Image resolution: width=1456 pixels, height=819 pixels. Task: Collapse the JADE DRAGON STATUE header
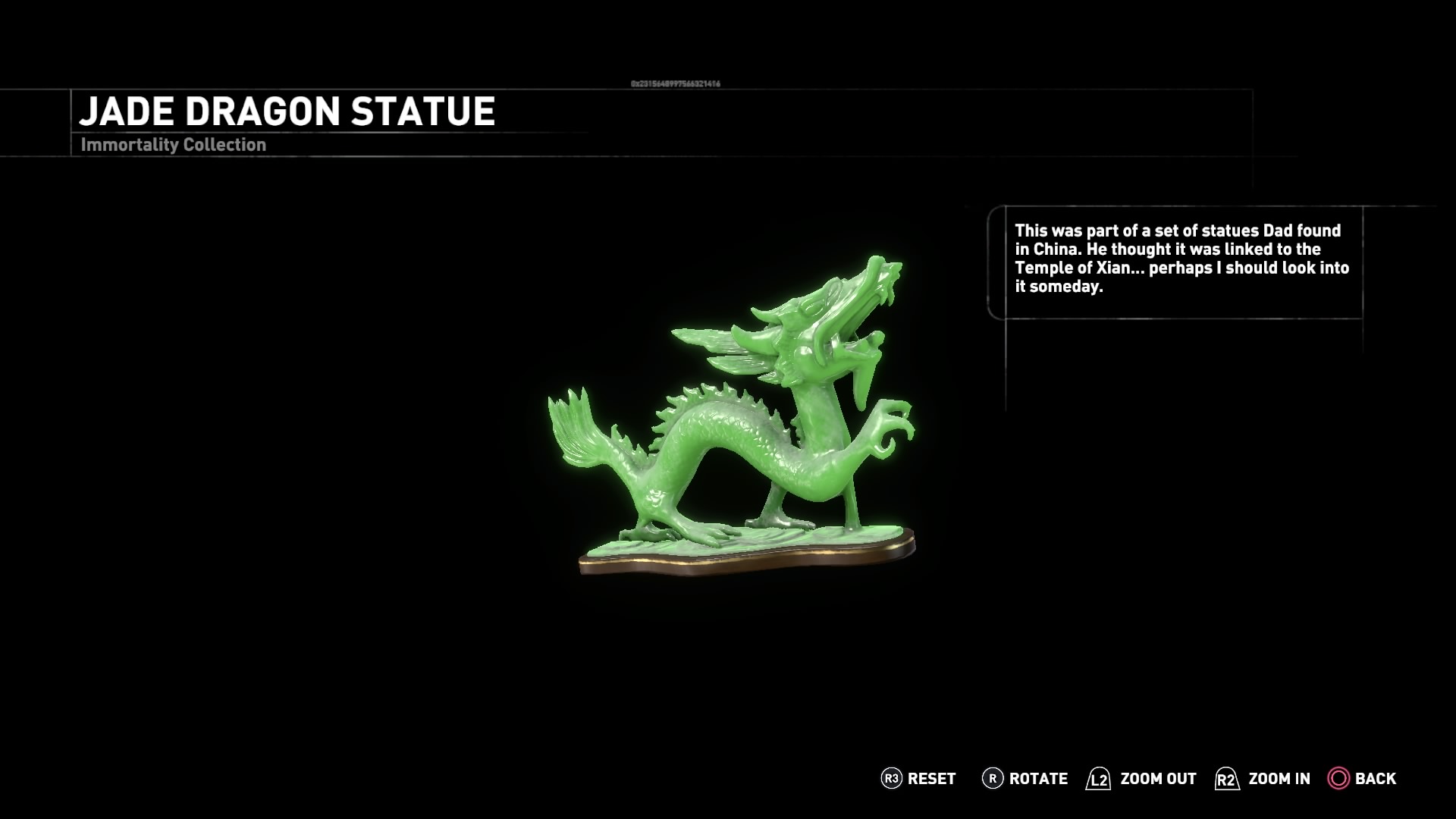pyautogui.click(x=288, y=111)
